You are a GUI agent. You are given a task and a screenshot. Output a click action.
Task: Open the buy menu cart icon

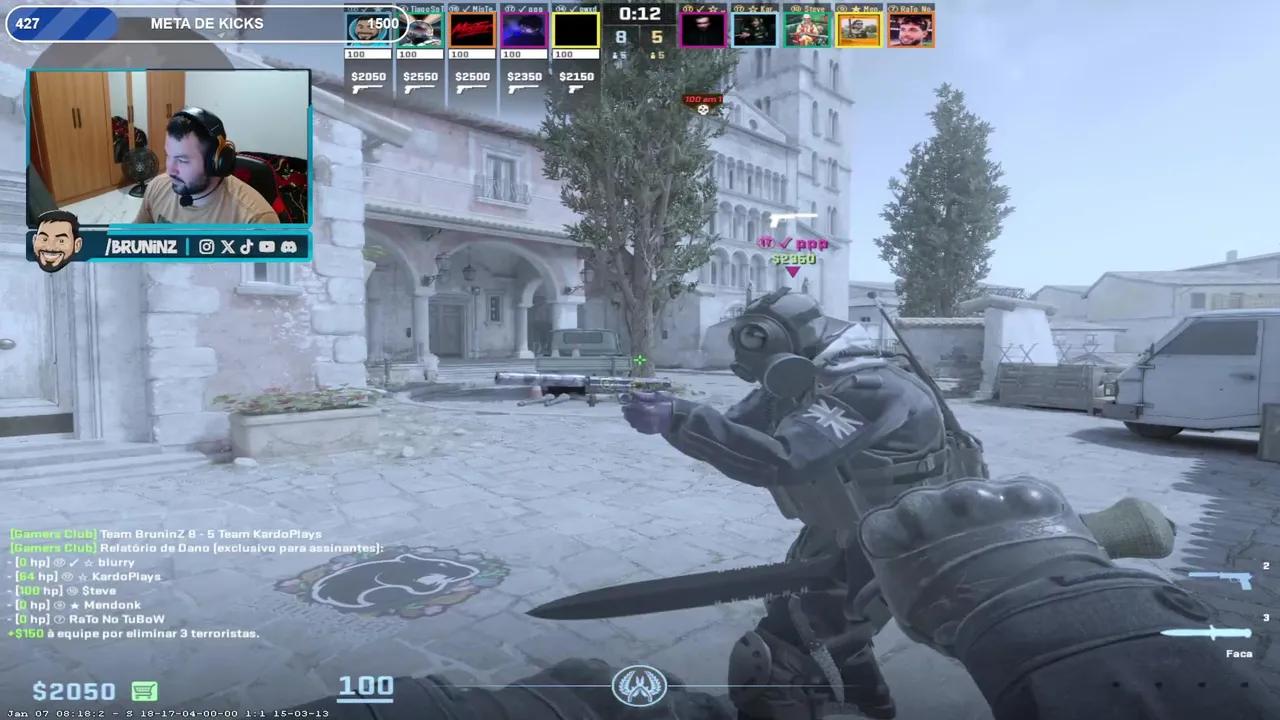pos(144,691)
